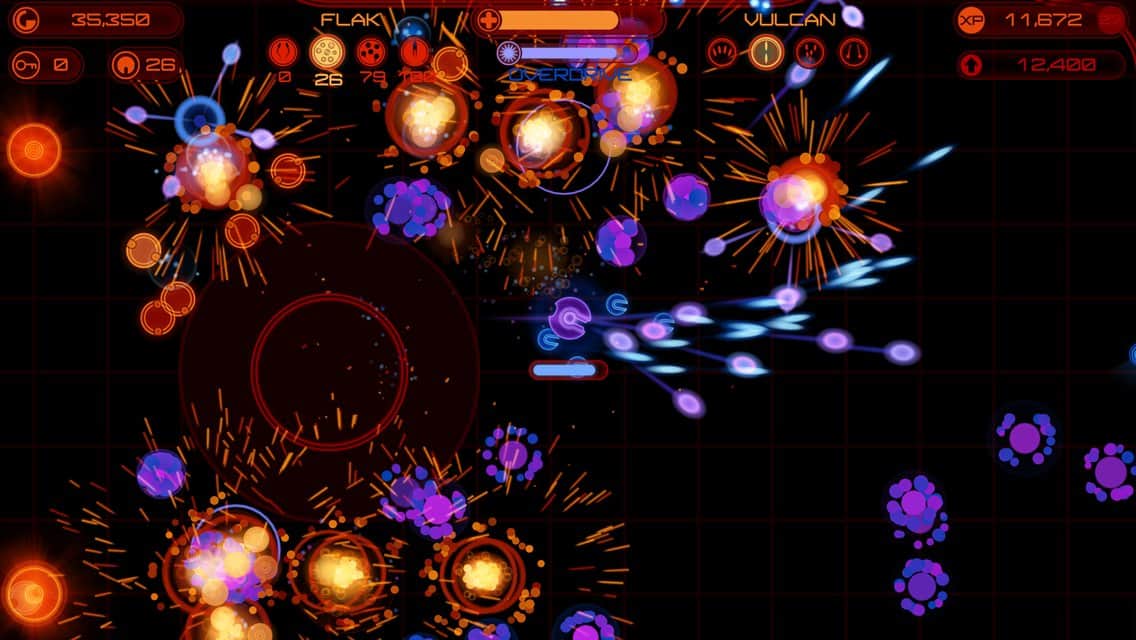Select the highlighted Vulcan twin-barrel icon

[766, 52]
